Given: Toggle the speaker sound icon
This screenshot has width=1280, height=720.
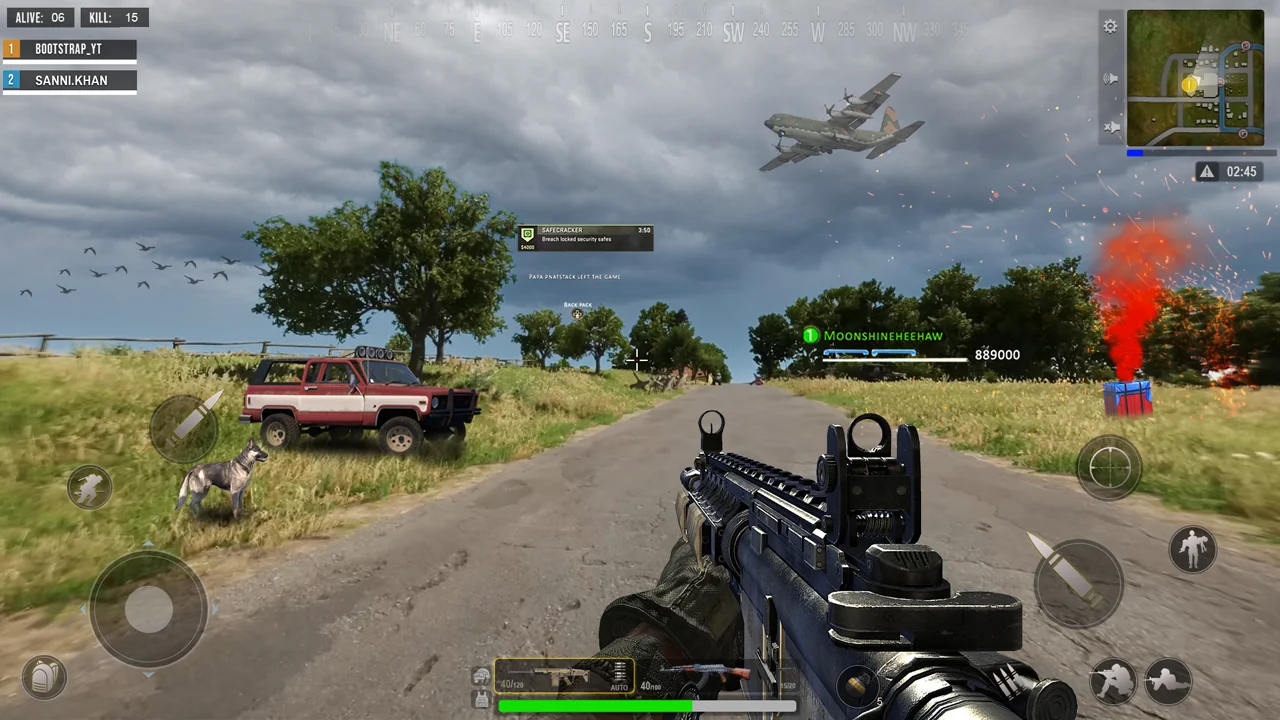Looking at the screenshot, I should pyautogui.click(x=1110, y=78).
